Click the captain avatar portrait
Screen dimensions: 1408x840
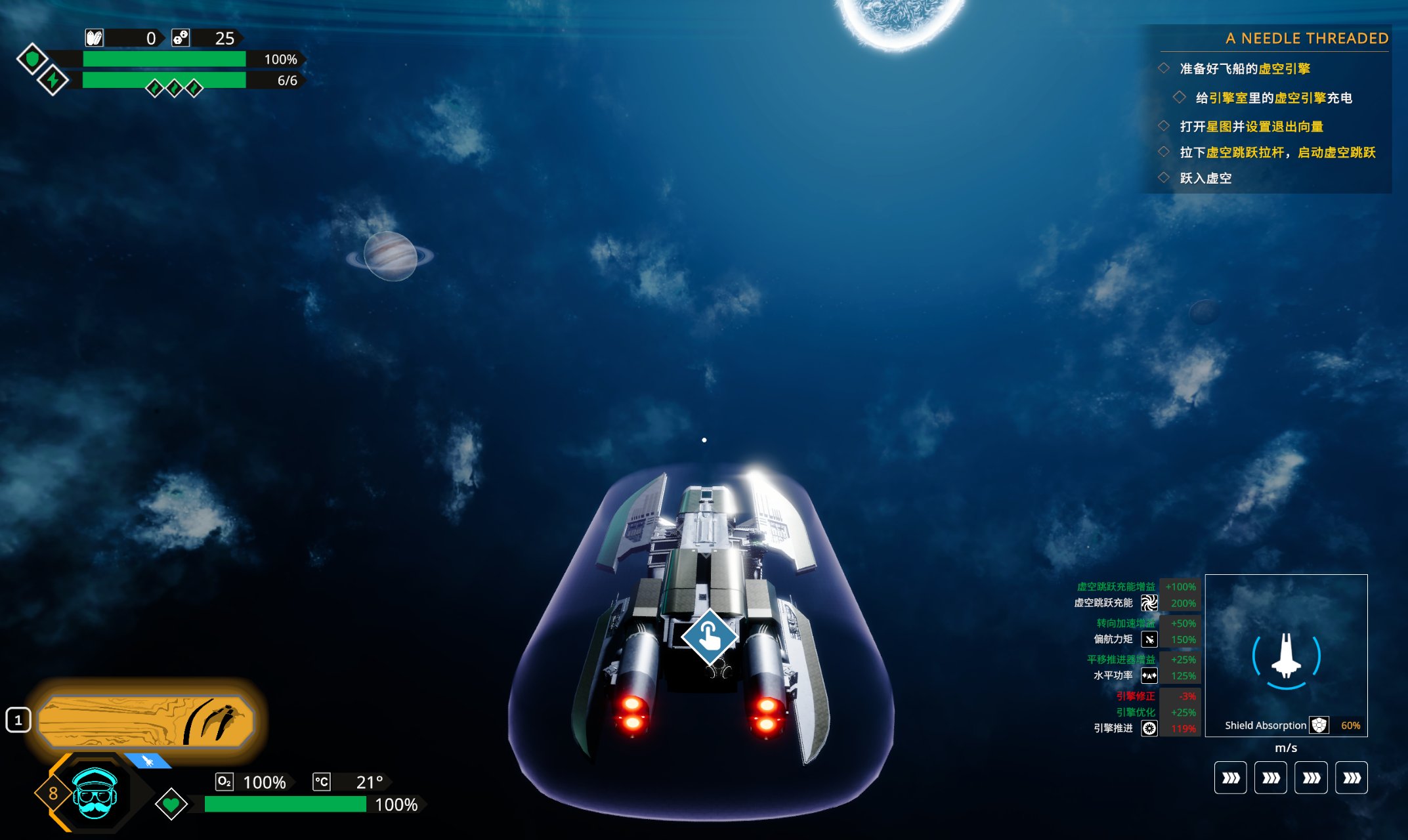tap(95, 794)
